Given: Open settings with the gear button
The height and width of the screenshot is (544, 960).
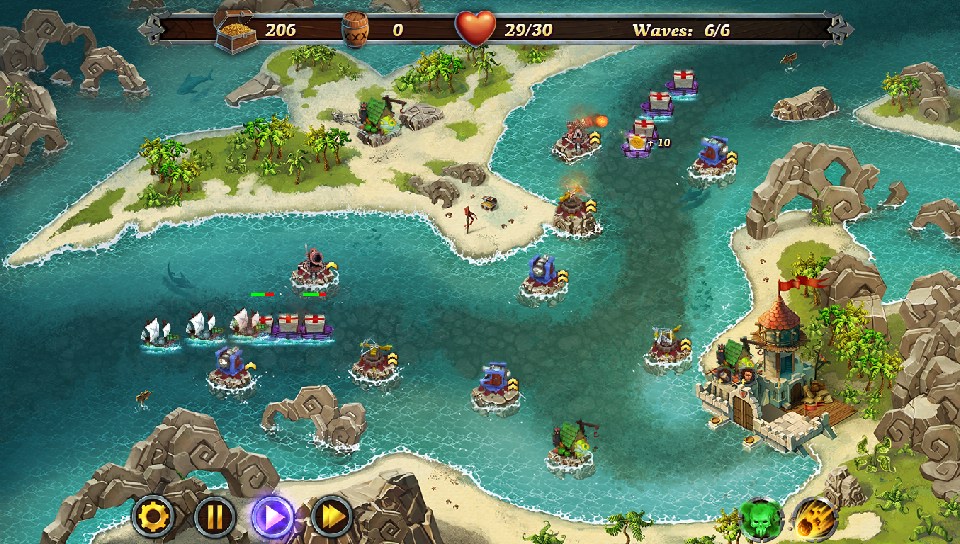Looking at the screenshot, I should click(154, 517).
